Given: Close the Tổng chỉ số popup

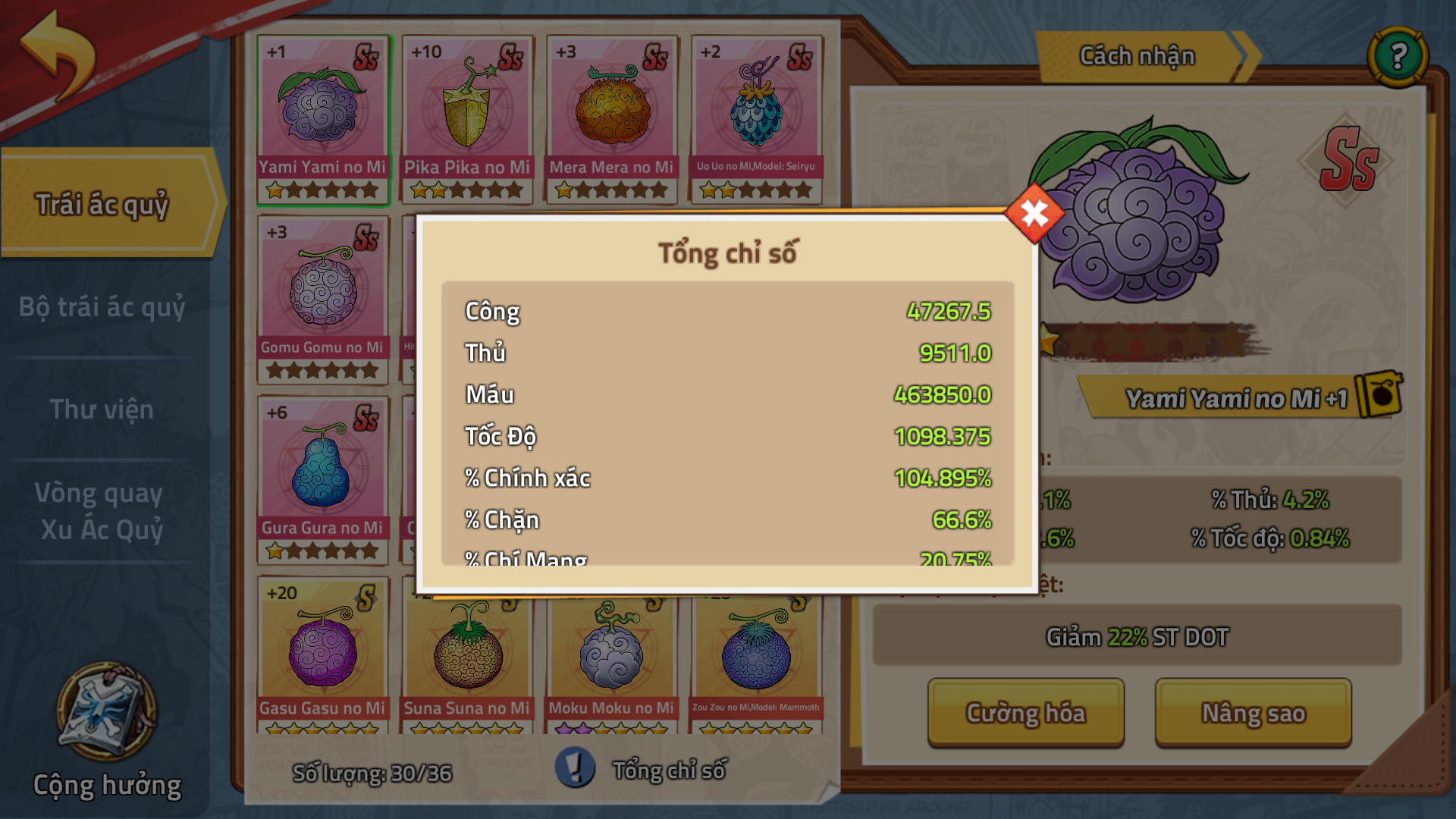Looking at the screenshot, I should pos(1034,213).
